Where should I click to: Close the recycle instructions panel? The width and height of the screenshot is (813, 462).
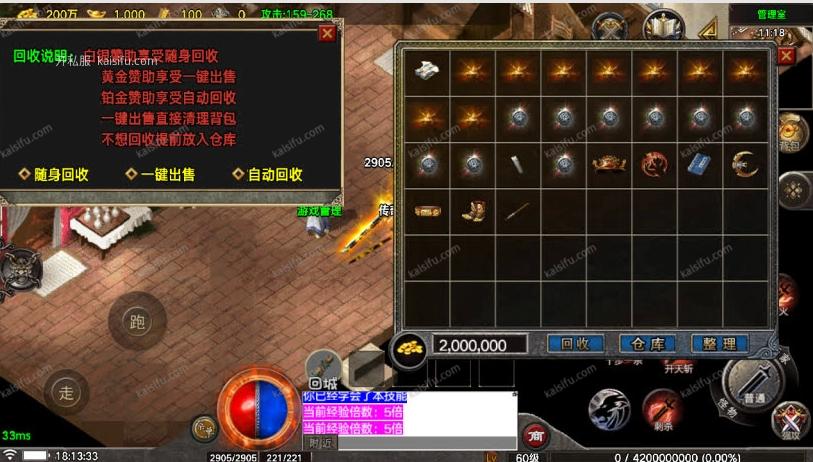326,33
